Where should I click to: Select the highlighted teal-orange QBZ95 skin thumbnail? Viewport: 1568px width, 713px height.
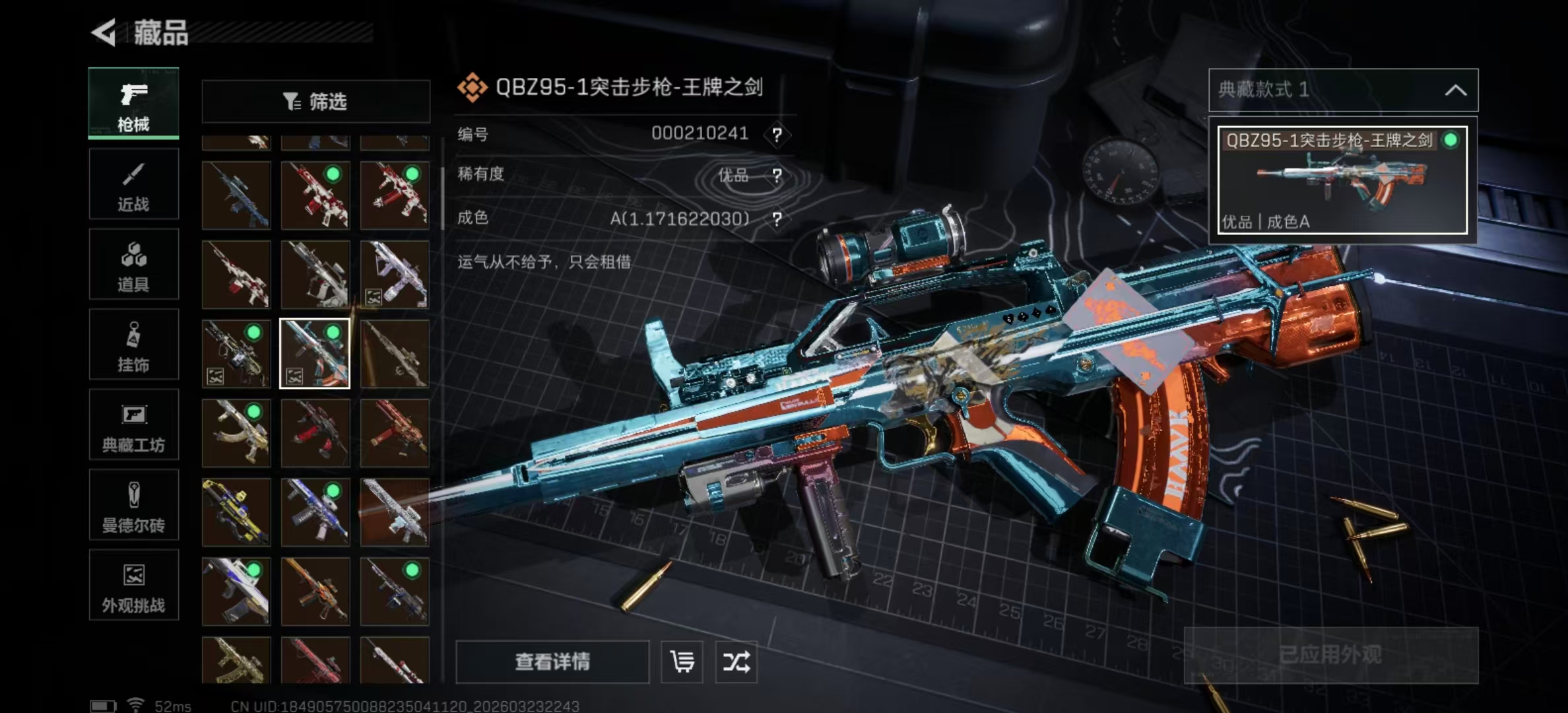coord(315,354)
